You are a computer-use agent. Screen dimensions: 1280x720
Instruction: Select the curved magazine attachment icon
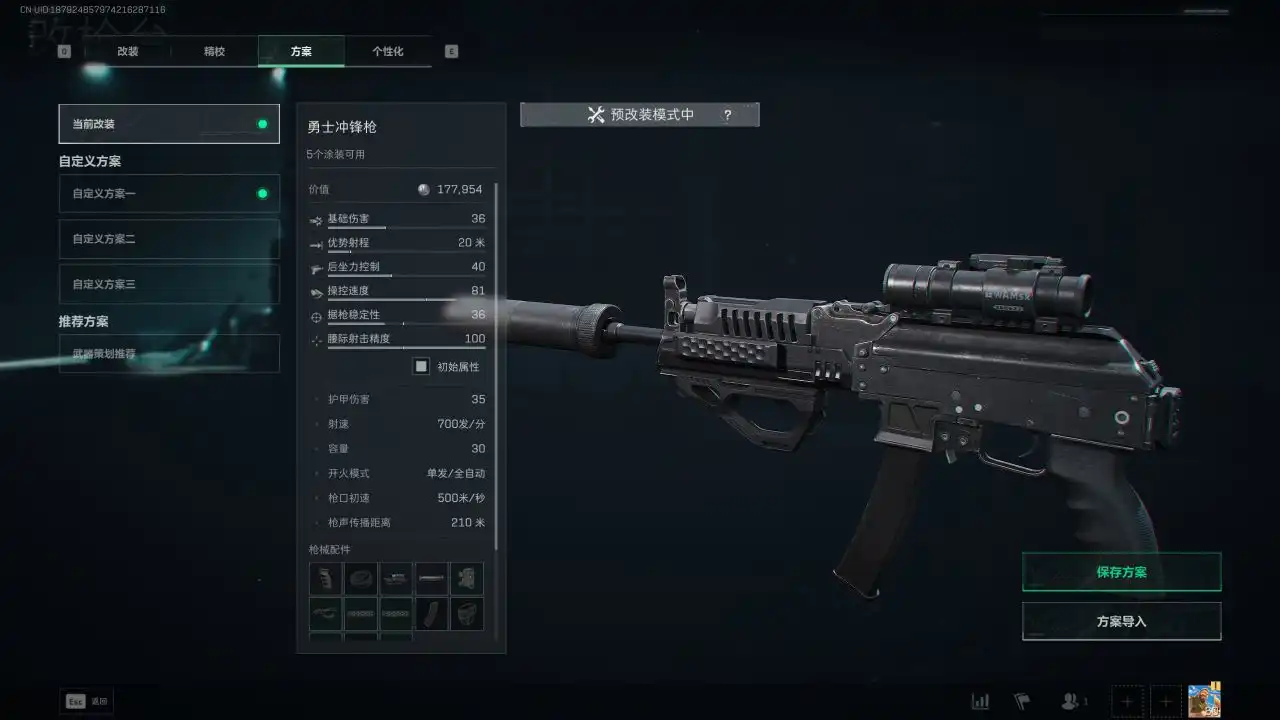(431, 613)
